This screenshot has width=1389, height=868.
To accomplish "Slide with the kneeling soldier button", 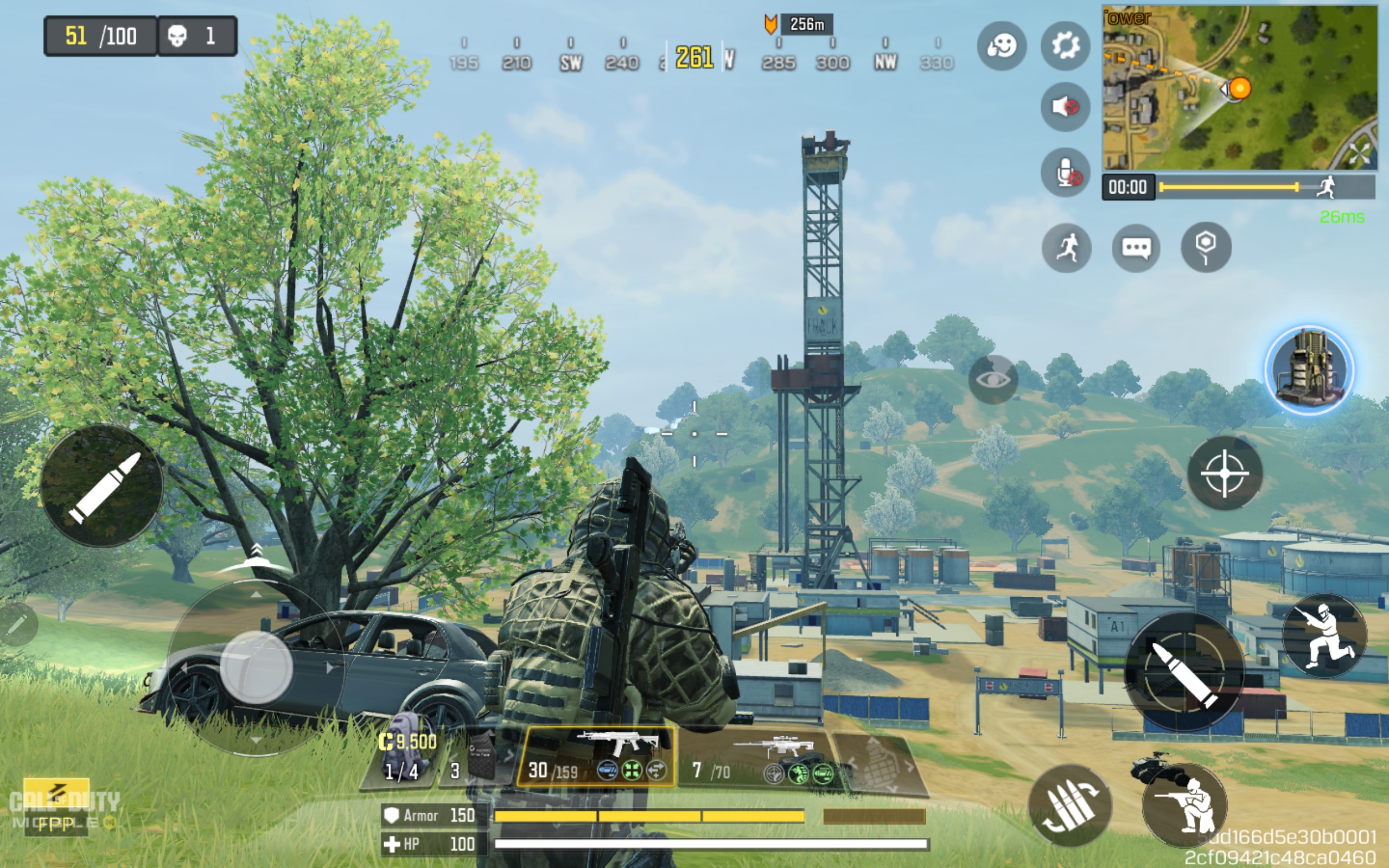I will coord(1325,636).
